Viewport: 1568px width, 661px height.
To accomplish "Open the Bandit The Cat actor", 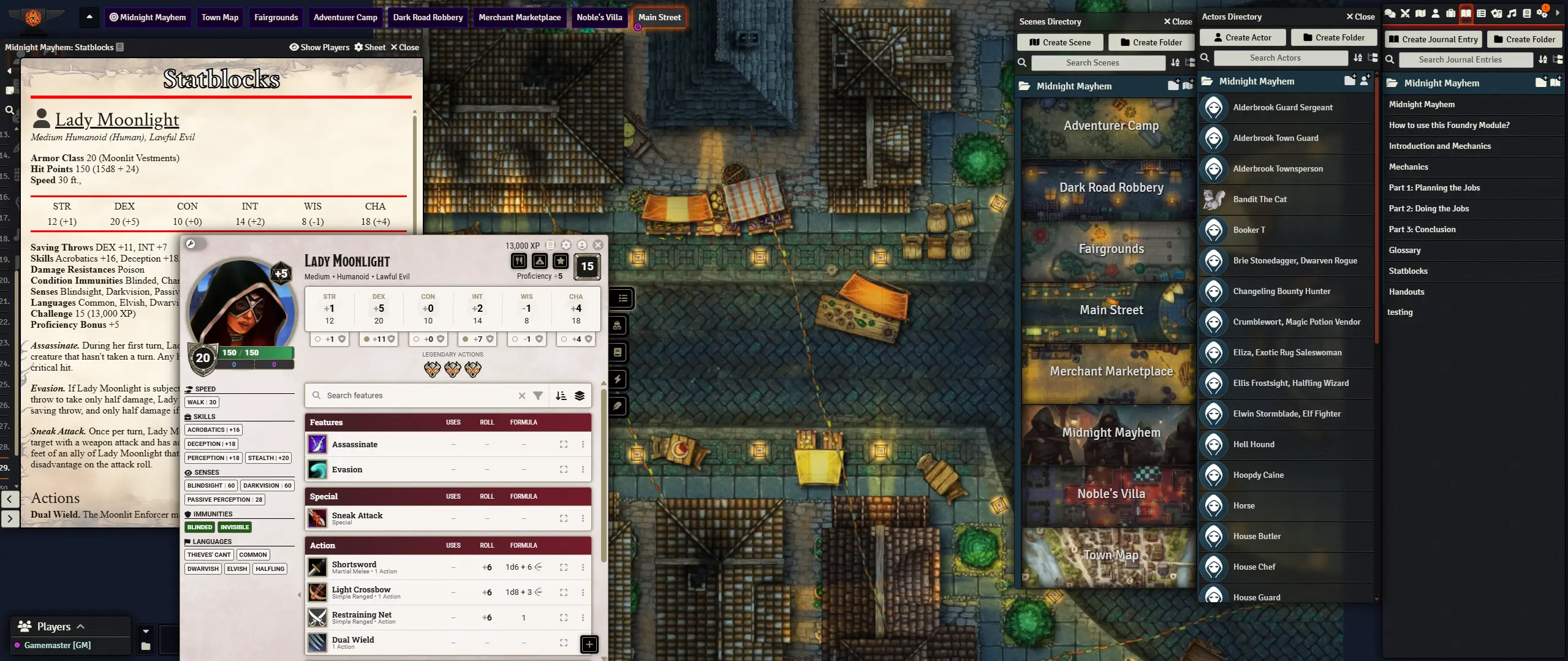I will (1259, 199).
